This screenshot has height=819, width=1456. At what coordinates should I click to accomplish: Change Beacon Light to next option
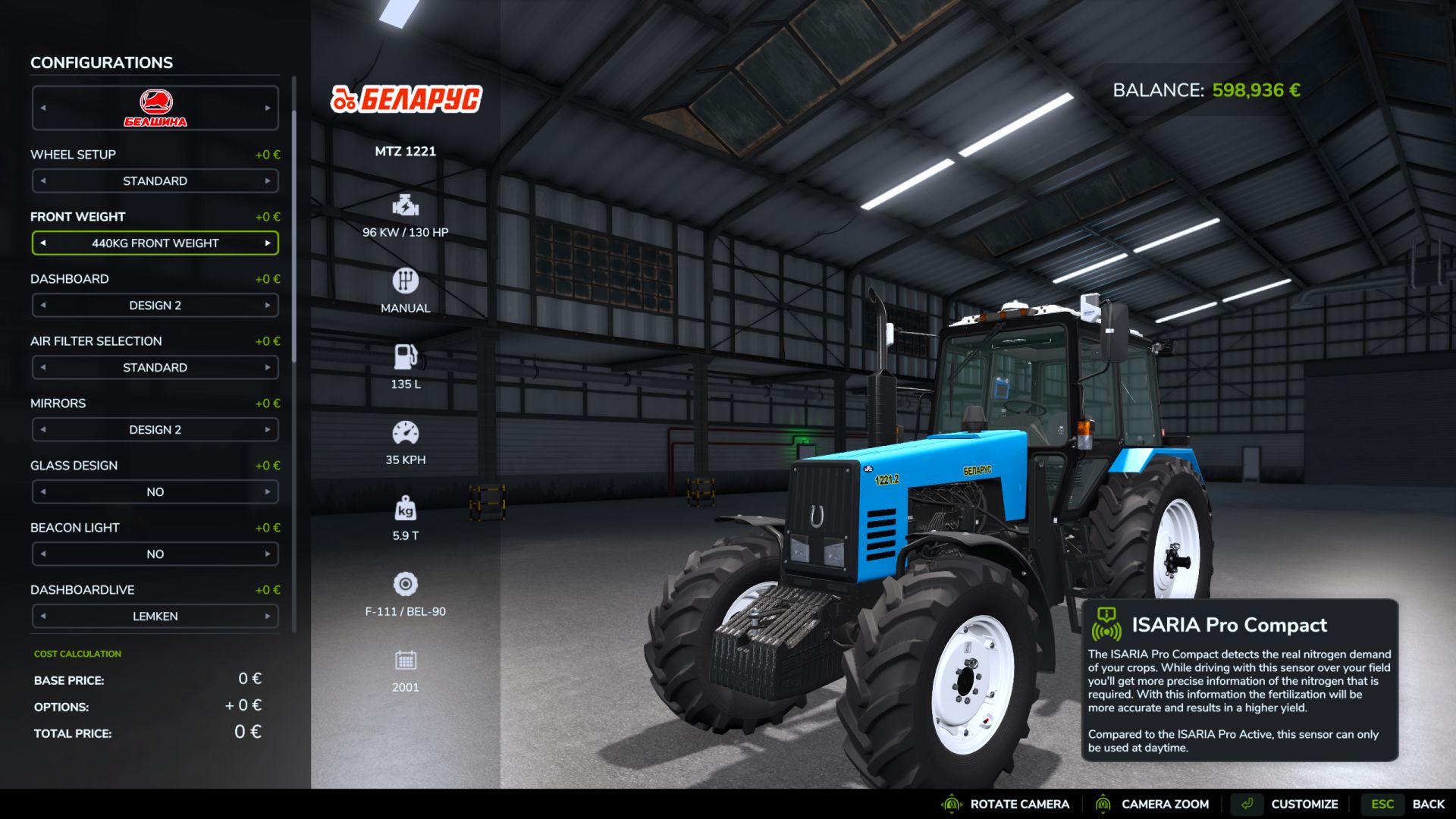point(268,554)
